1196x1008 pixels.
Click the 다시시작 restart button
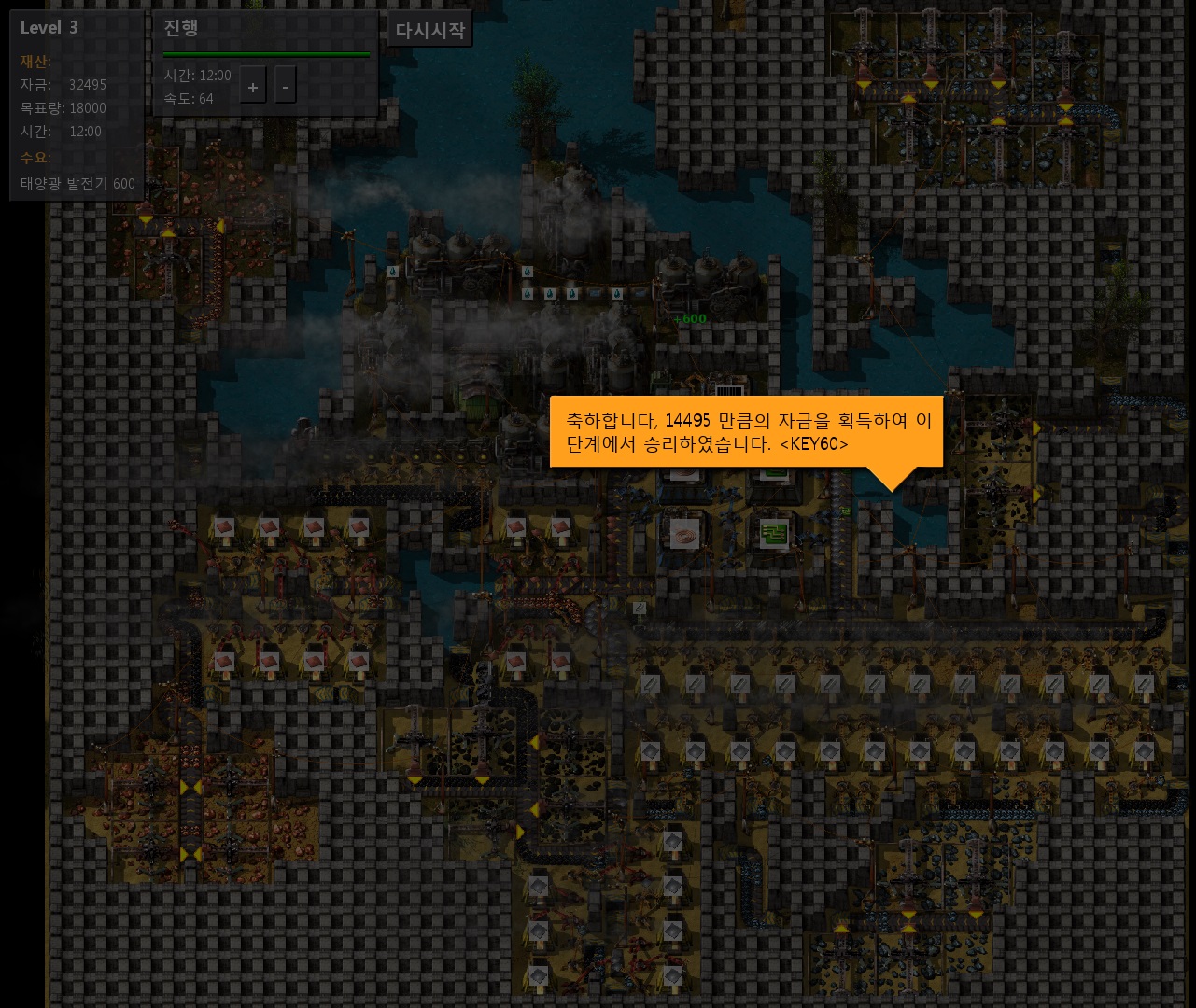429,30
